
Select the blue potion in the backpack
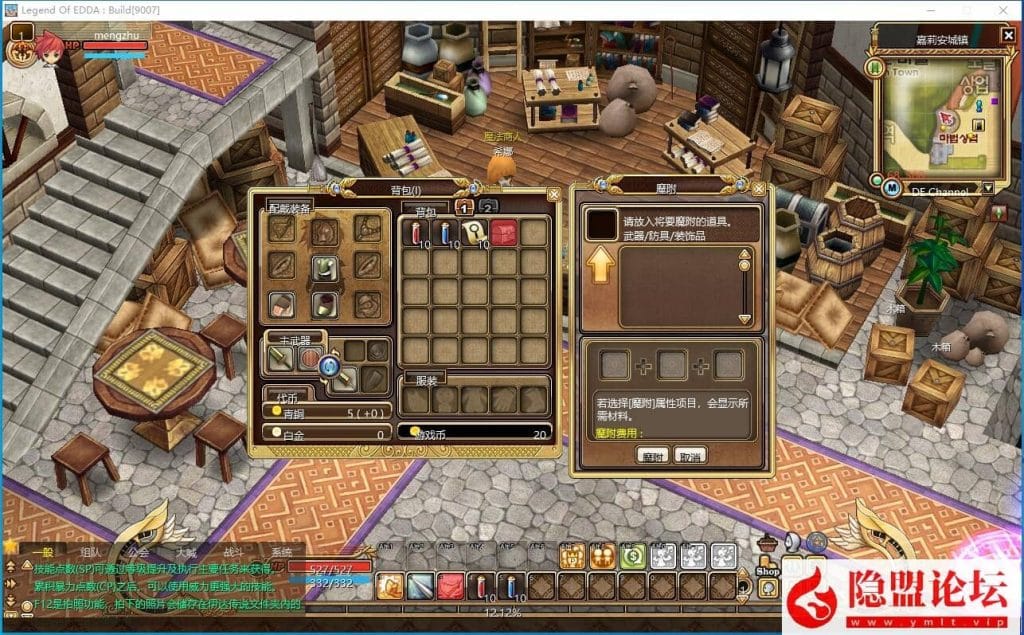(x=445, y=233)
